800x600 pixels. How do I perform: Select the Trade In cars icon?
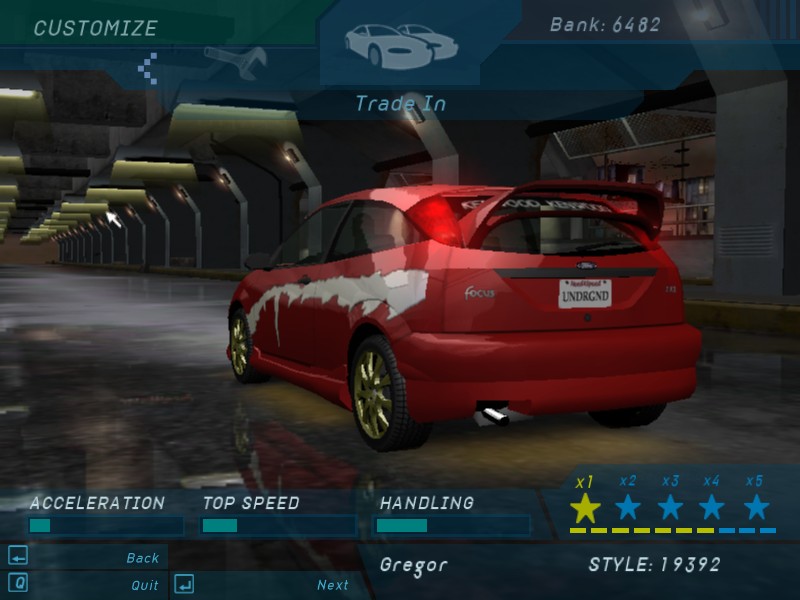pos(400,42)
